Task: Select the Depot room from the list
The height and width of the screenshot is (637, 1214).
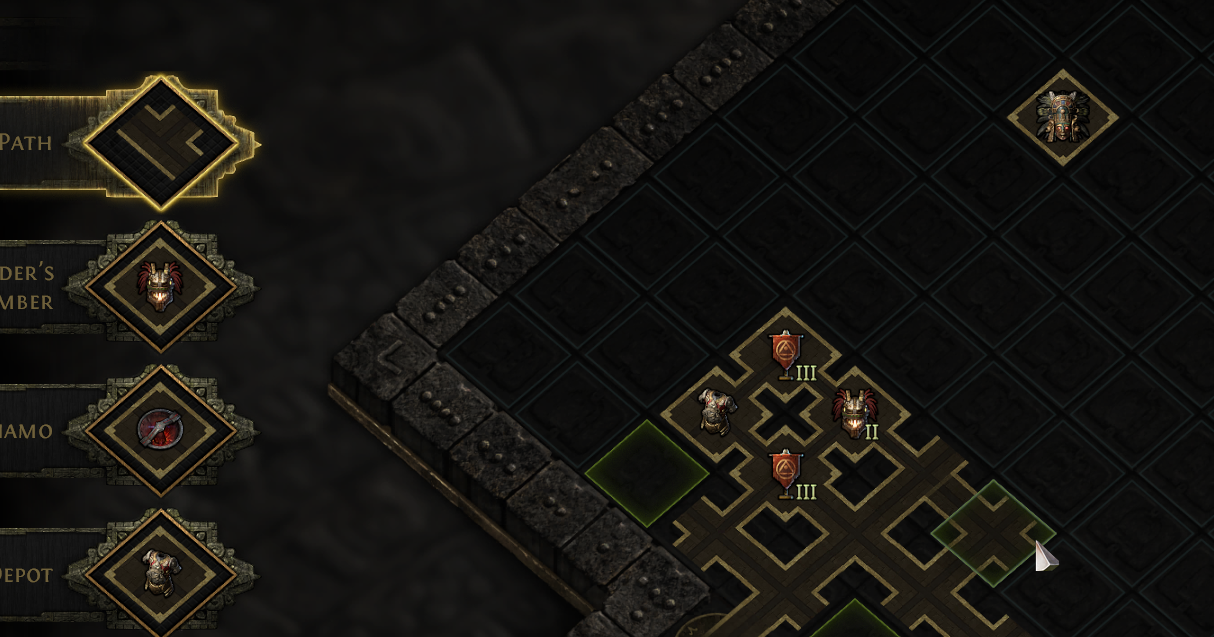Action: [x=160, y=575]
